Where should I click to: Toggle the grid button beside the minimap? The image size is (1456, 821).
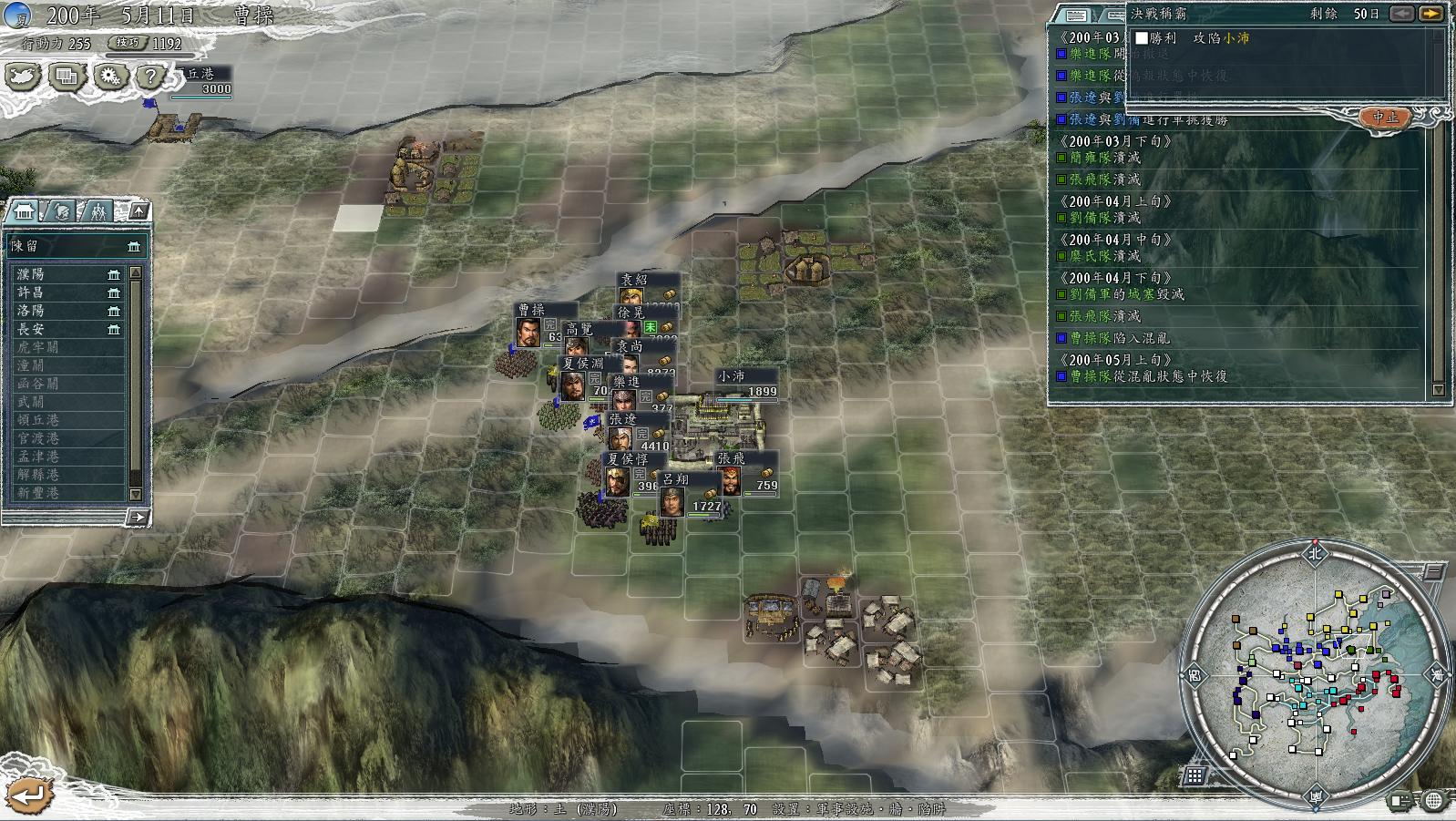pyautogui.click(x=1195, y=775)
